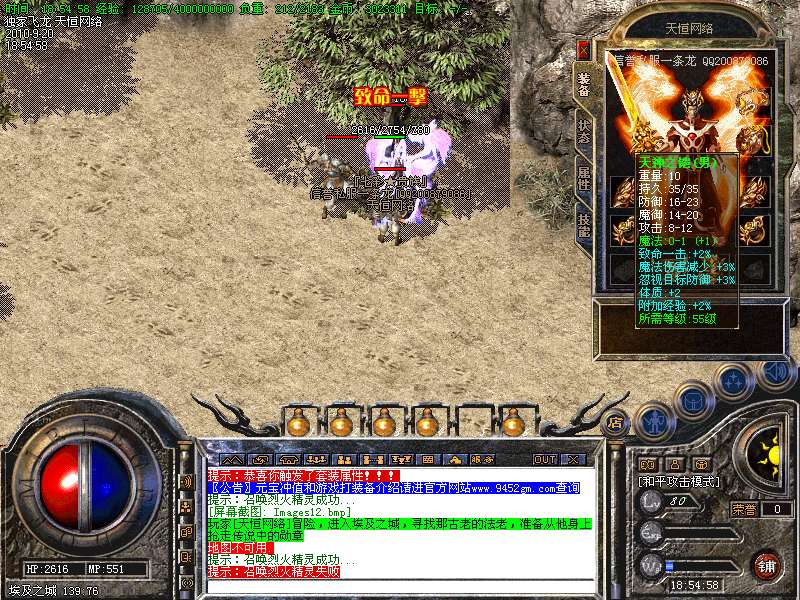Open the bag inventory round button

[x=692, y=400]
